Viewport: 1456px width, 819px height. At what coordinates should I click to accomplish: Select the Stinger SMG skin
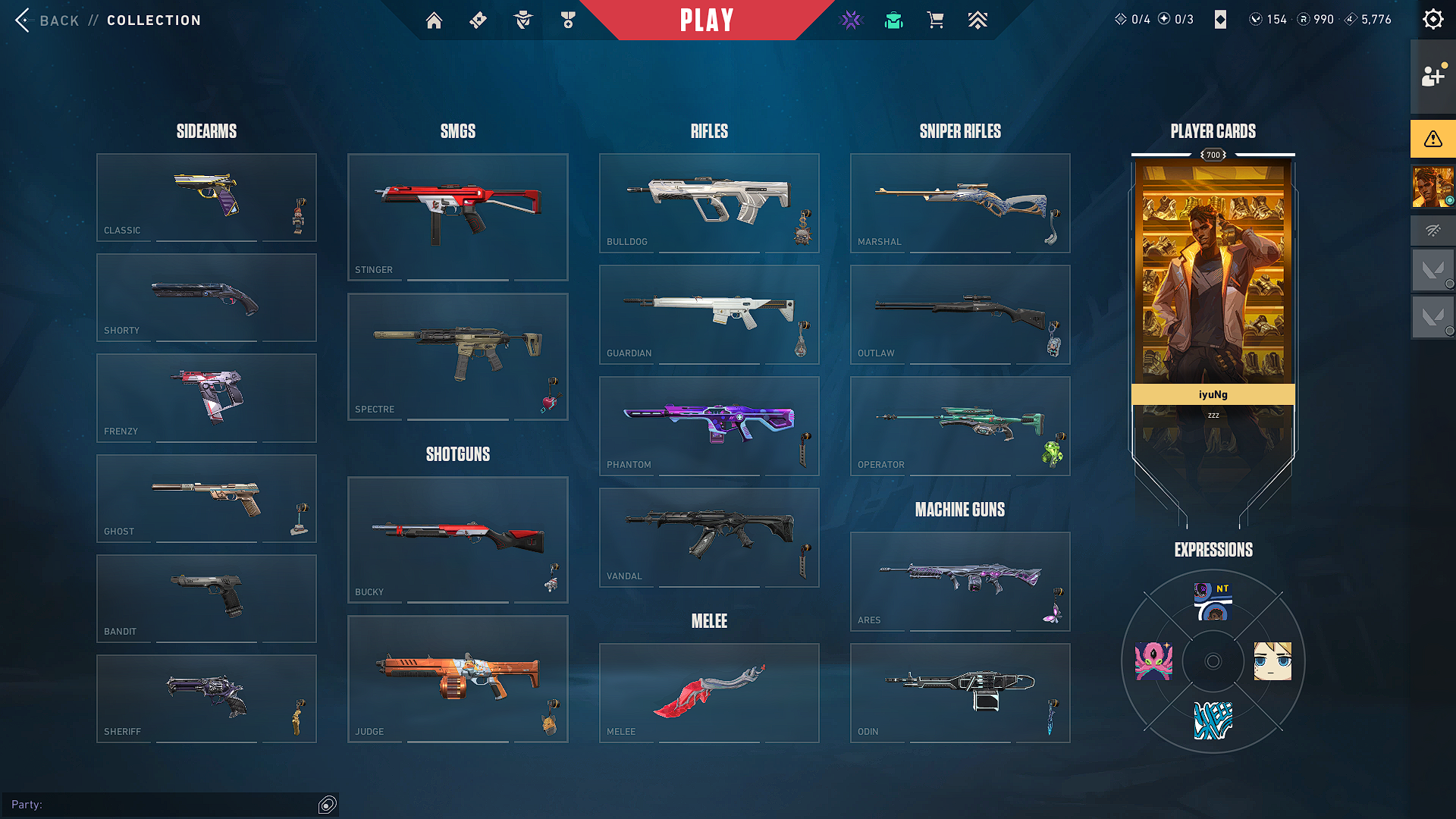pyautogui.click(x=457, y=217)
